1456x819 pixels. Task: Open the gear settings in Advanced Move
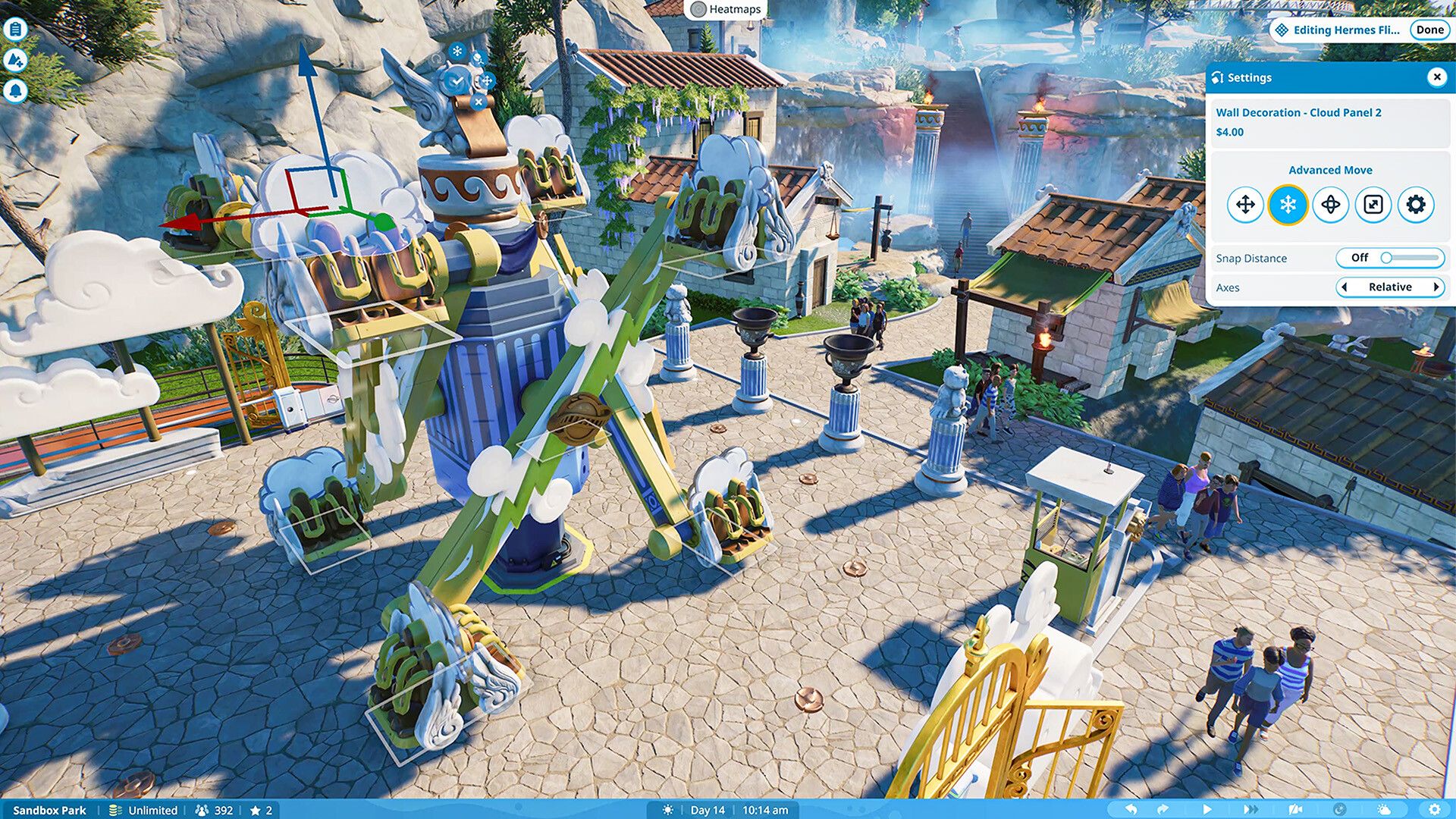1415,205
